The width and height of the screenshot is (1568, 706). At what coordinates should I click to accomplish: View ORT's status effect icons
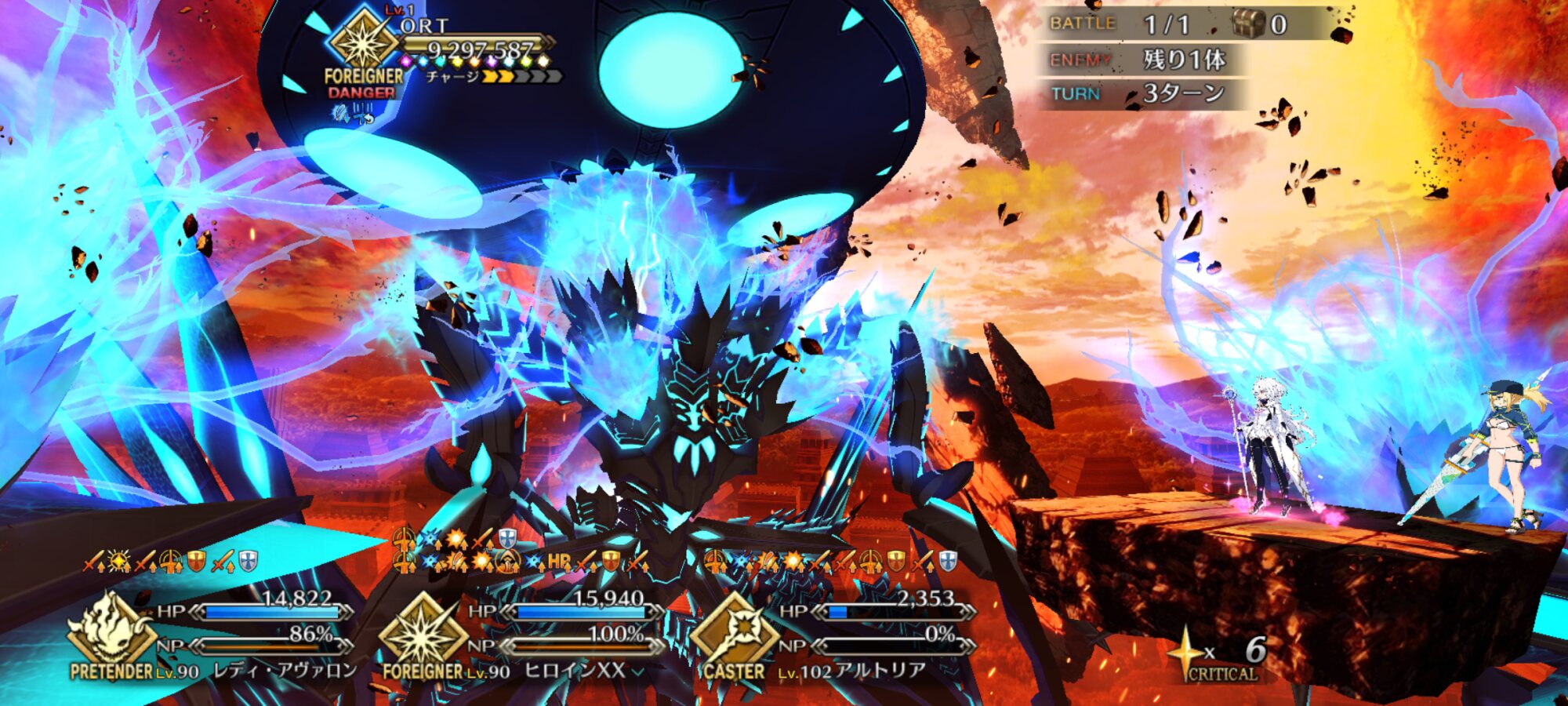coord(353,115)
